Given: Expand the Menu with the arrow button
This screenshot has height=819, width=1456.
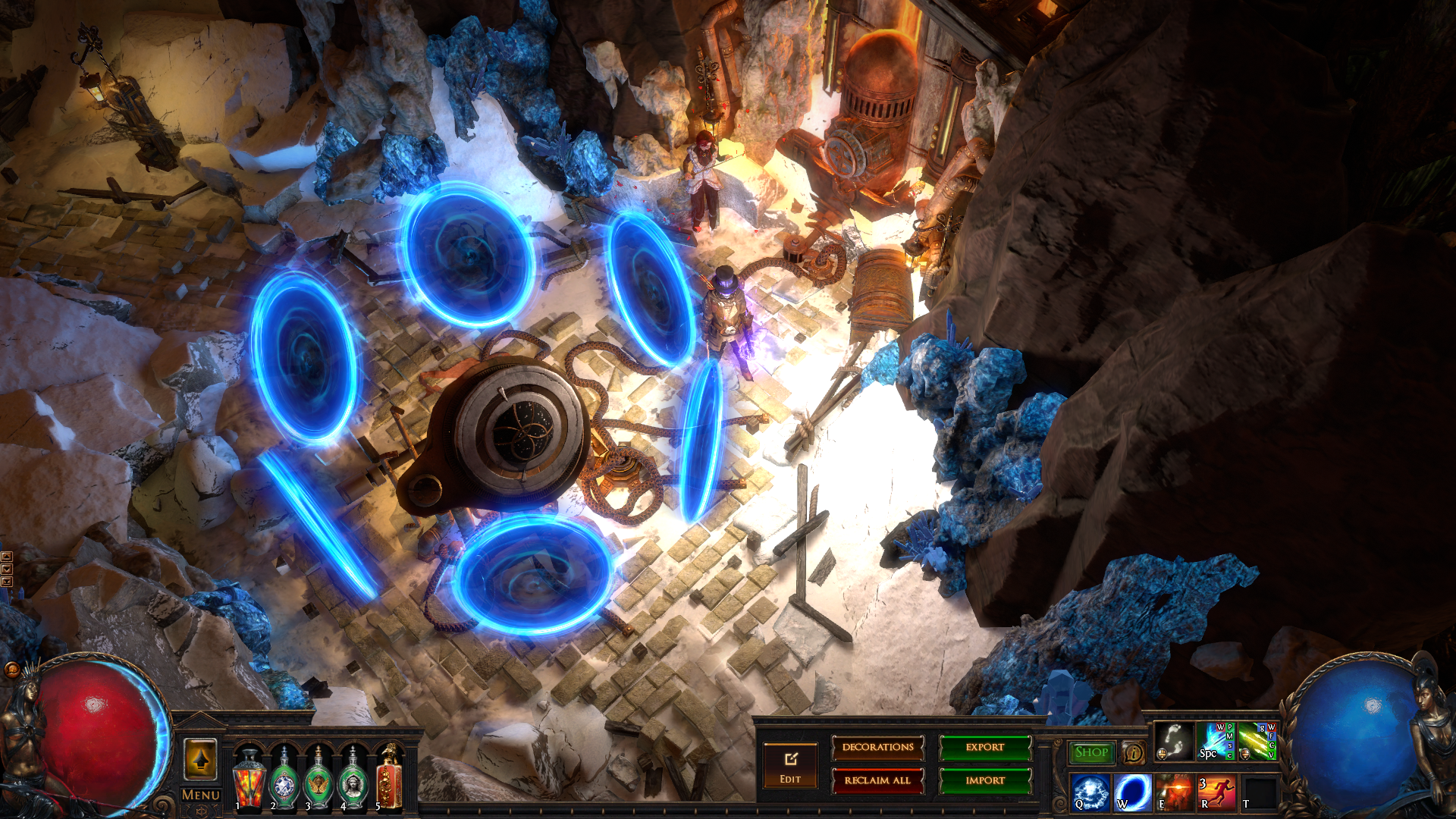Looking at the screenshot, I should 200,759.
